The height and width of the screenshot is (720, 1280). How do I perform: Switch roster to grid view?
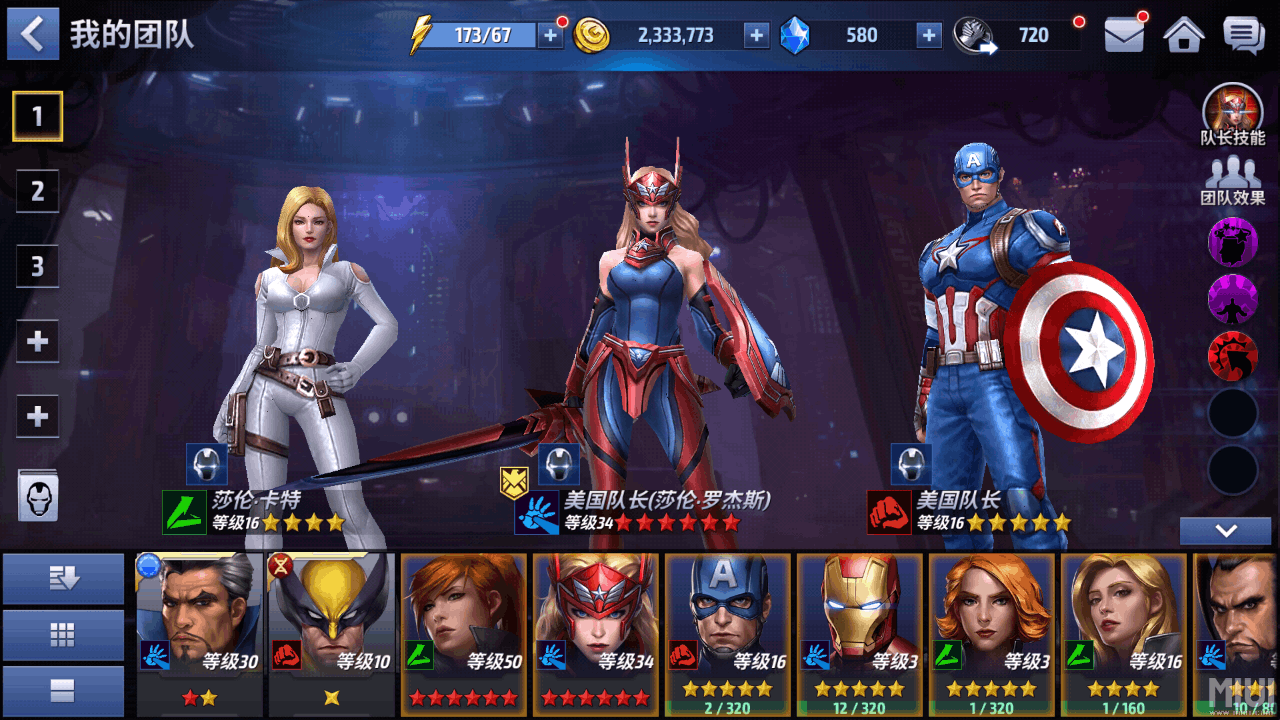pos(63,634)
